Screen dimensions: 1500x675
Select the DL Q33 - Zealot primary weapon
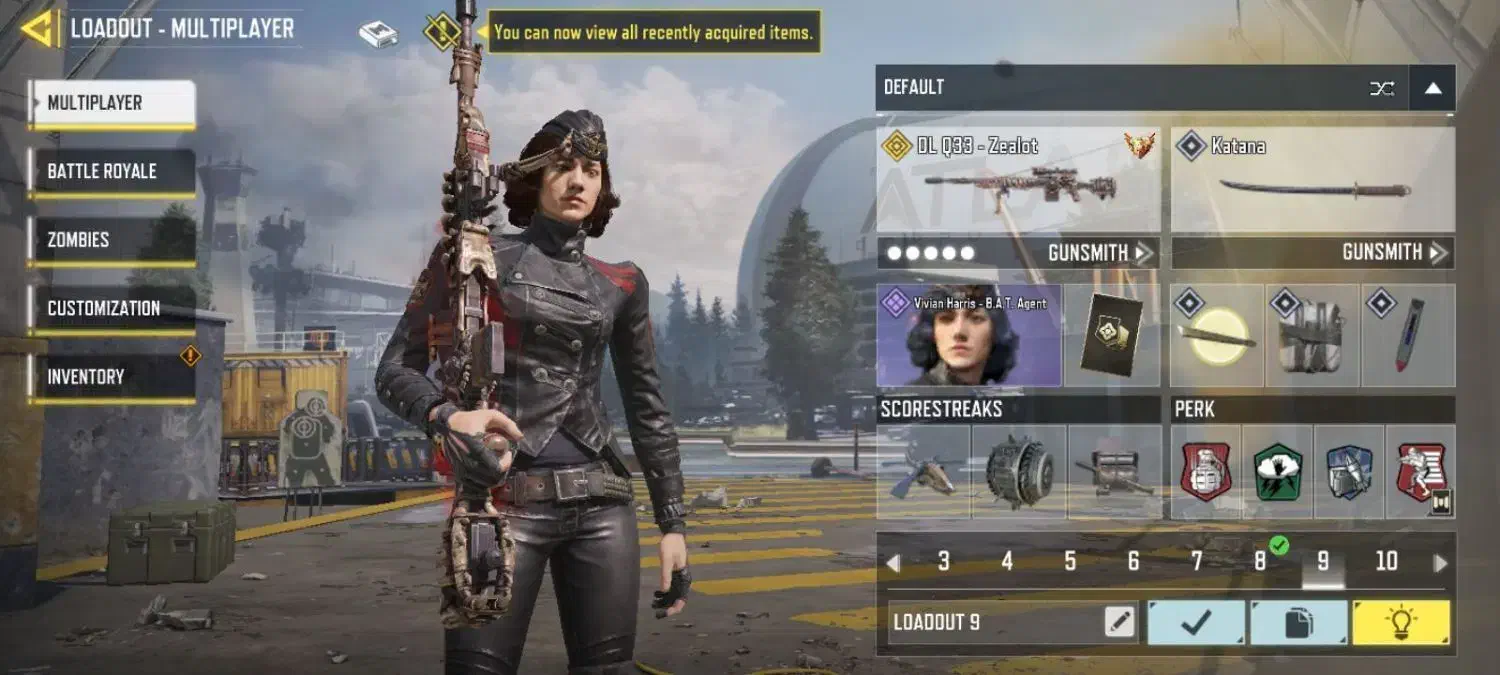1018,181
